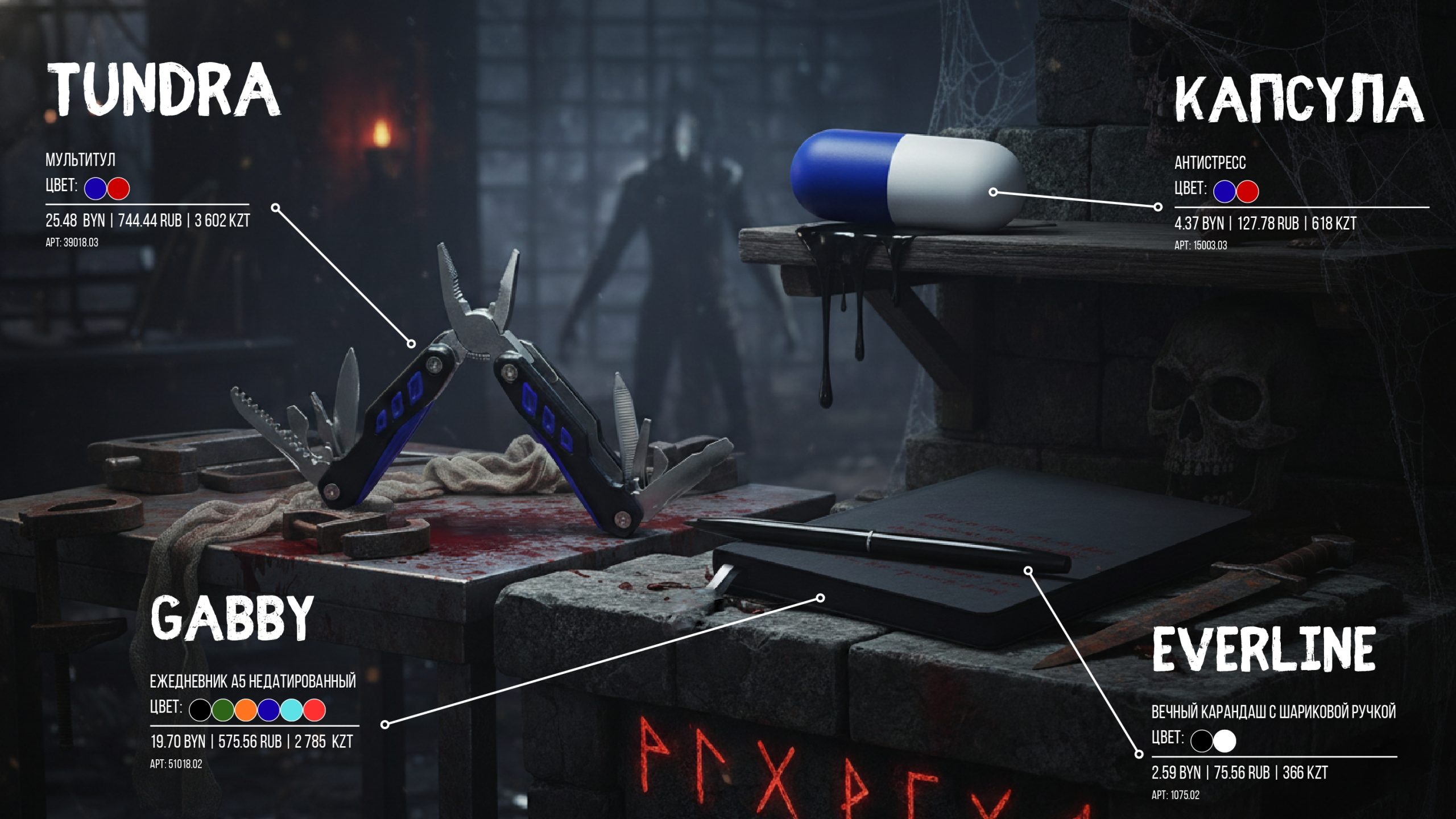The width and height of the screenshot is (1456, 819).
Task: Choose the black color swatch for Everline
Action: (x=1202, y=741)
